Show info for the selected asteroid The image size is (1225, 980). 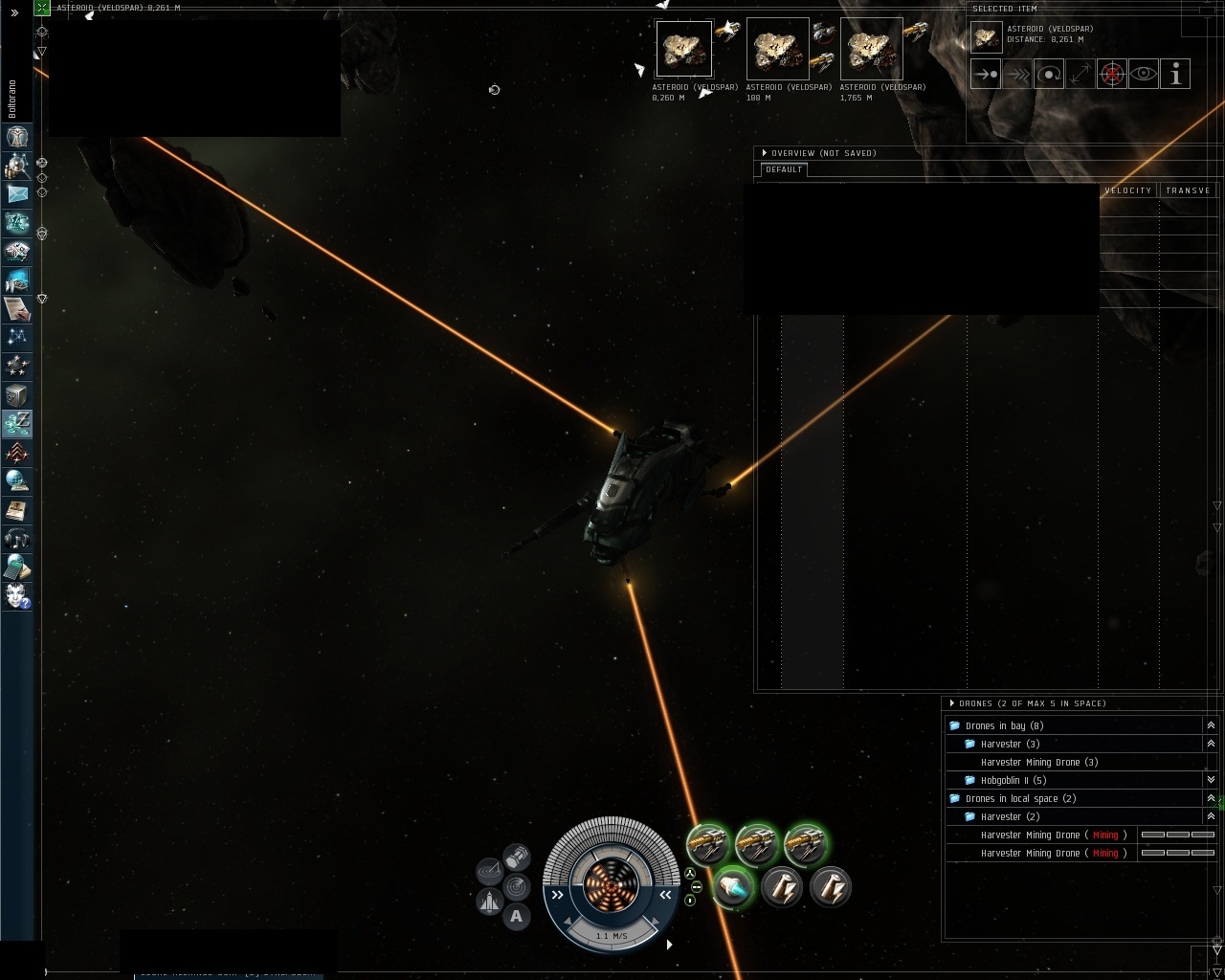point(1175,74)
